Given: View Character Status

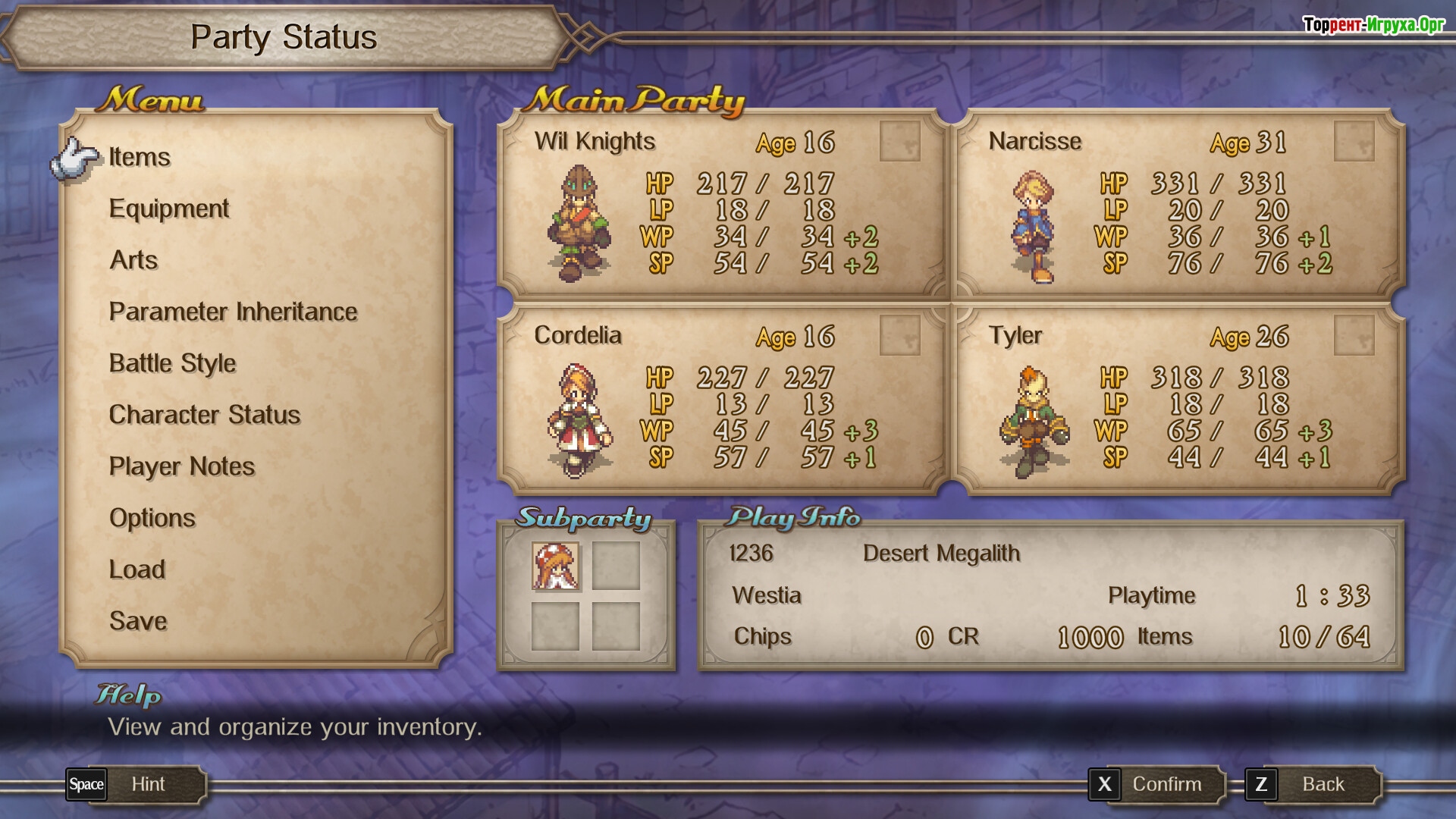Looking at the screenshot, I should pos(204,415).
